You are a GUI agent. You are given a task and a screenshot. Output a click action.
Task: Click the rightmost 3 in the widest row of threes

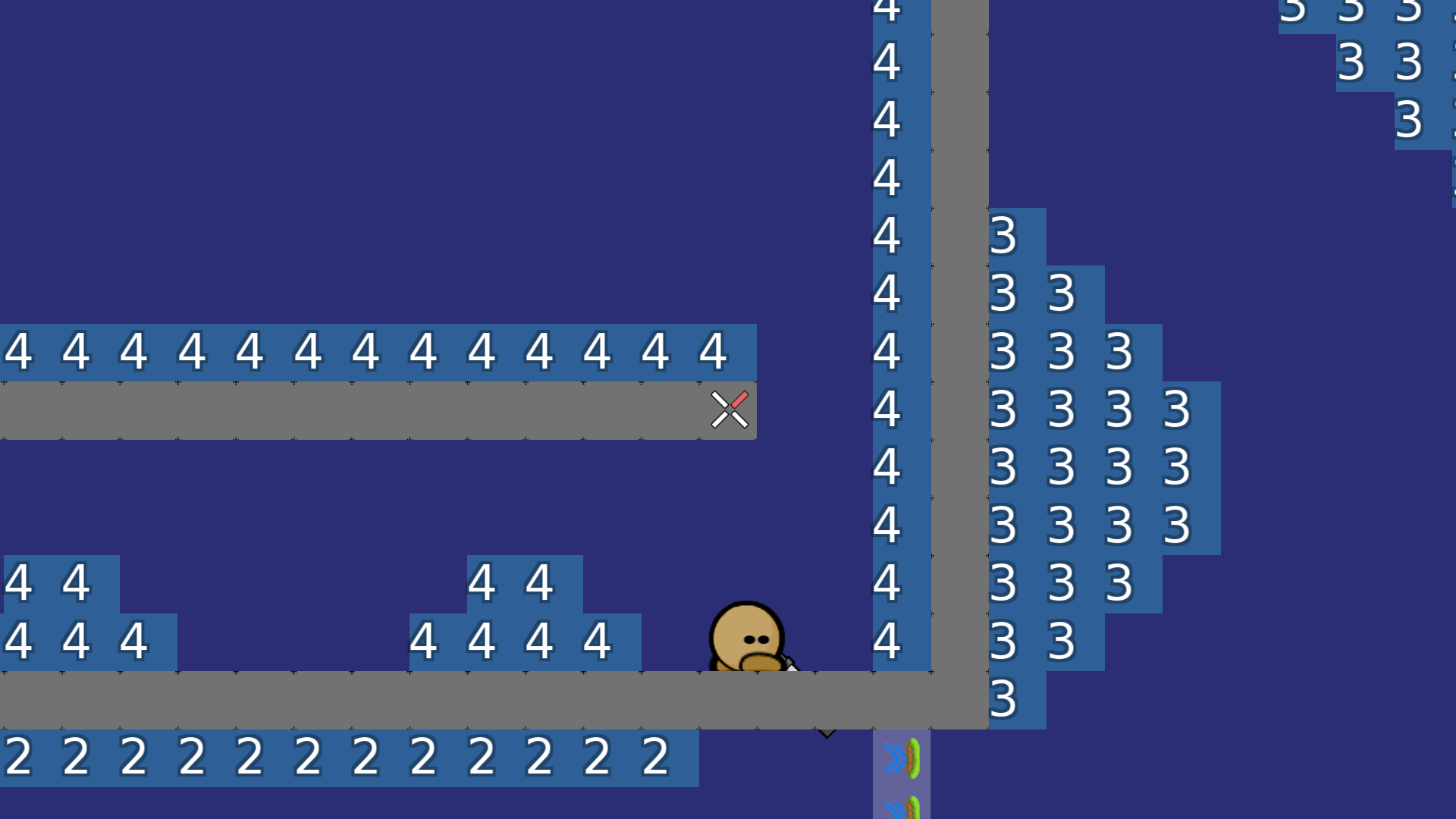[x=1175, y=409]
